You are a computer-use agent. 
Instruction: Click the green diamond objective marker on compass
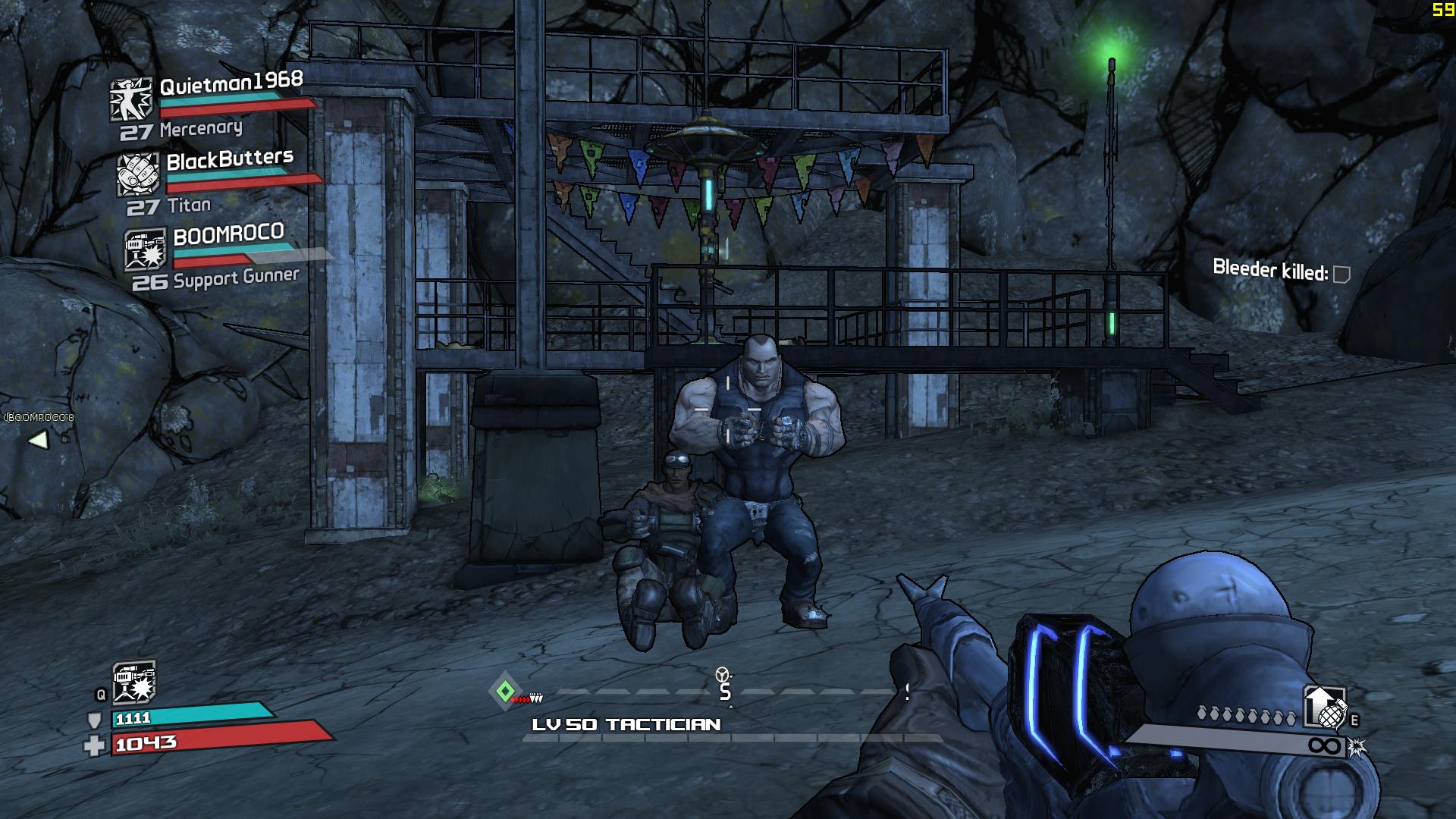coord(505,691)
